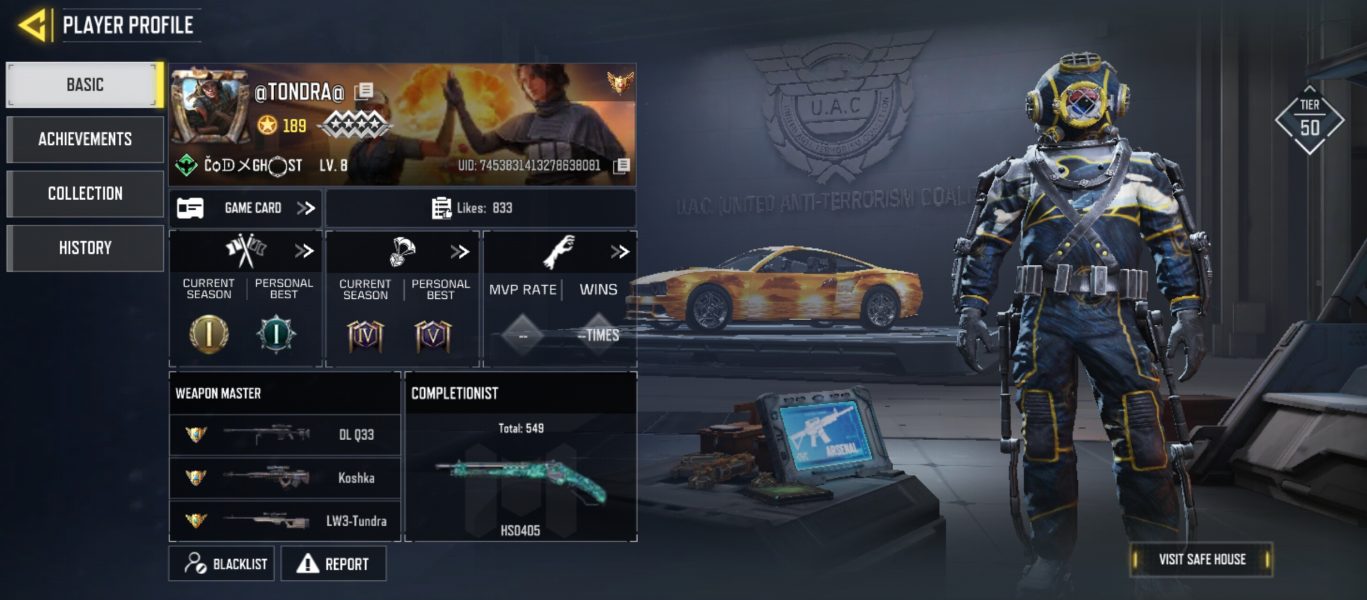The image size is (1367, 600).
Task: Select the LW3-Tundra weapon master row
Action: [284, 521]
